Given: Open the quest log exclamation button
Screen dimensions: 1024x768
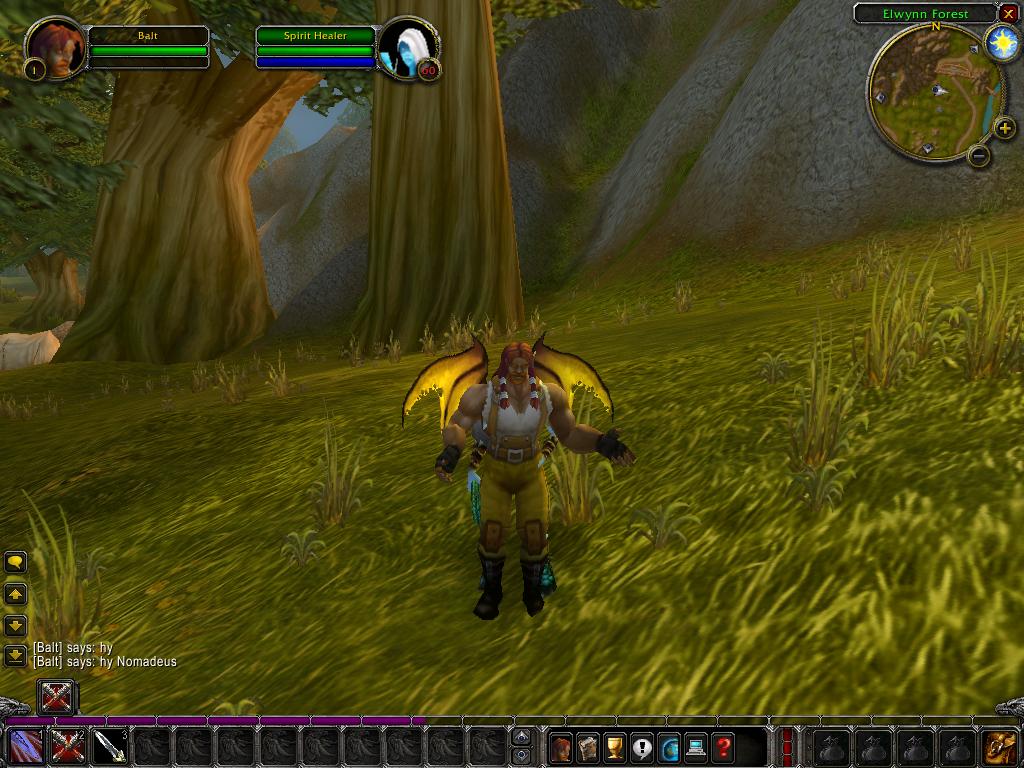Looking at the screenshot, I should coord(642,746).
